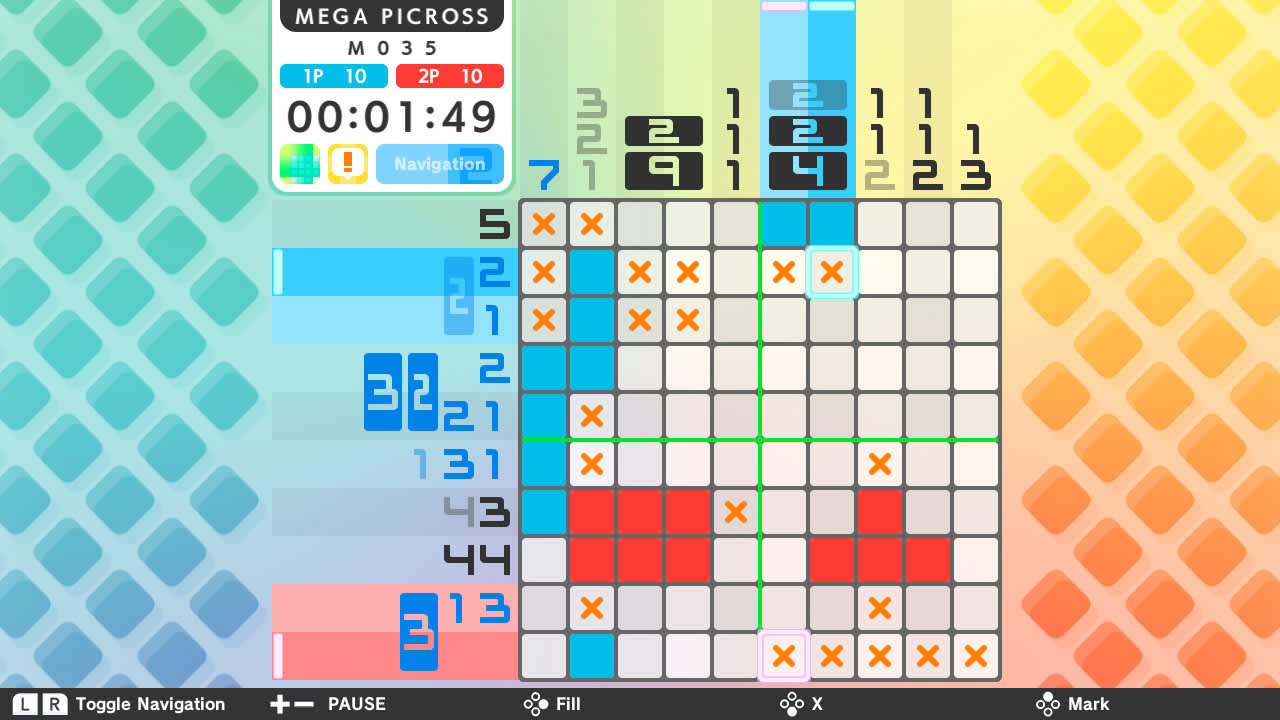Screen dimensions: 1280x720
Task: Select the blue 1P player badge
Action: pos(333,75)
